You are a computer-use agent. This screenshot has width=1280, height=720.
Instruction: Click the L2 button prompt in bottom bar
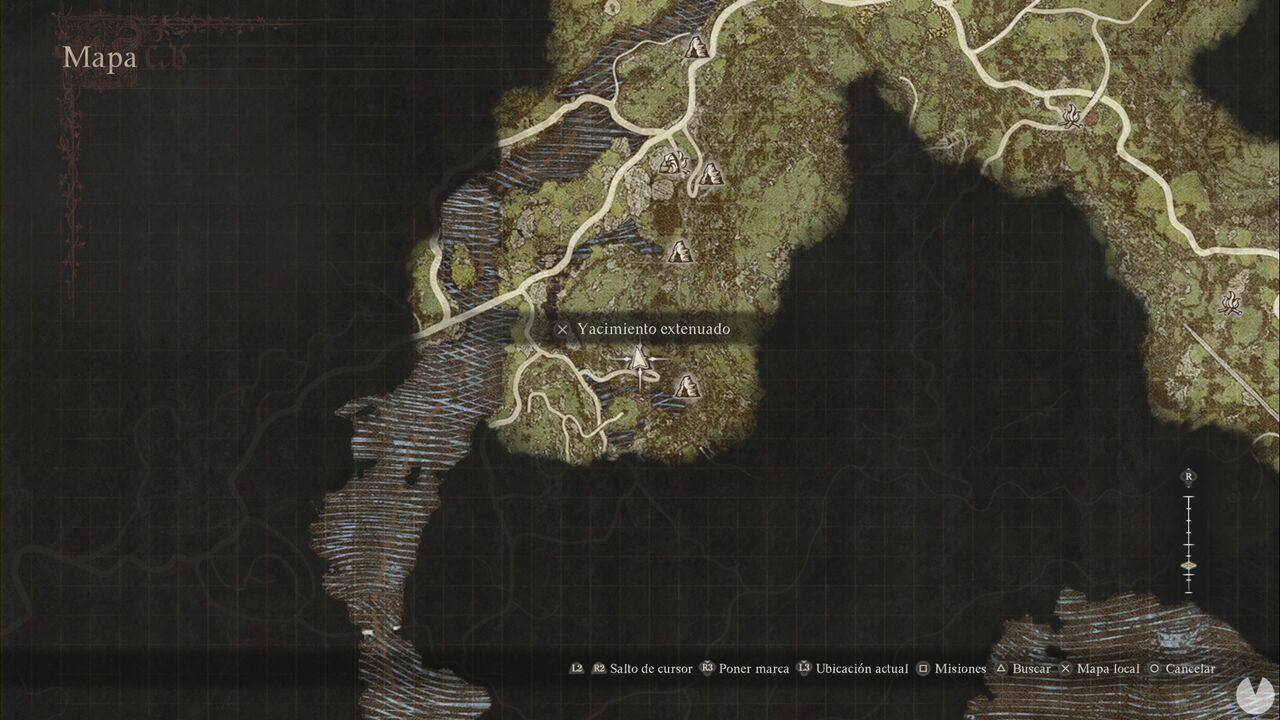tap(576, 668)
